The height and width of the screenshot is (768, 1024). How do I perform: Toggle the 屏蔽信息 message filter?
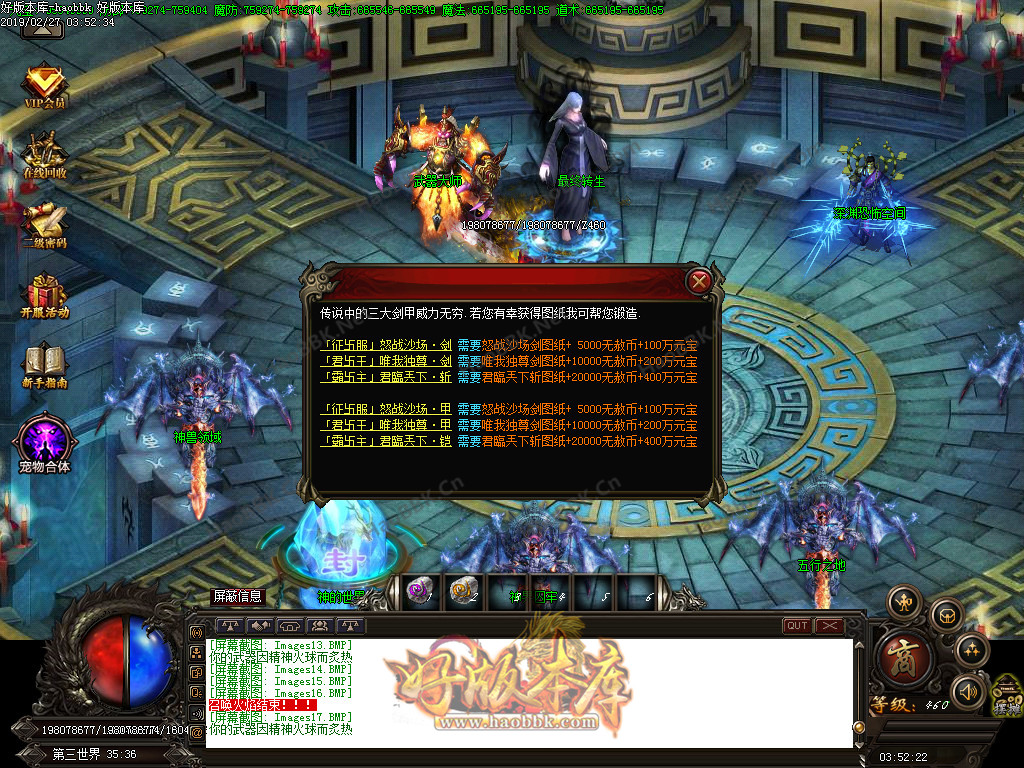point(237,597)
